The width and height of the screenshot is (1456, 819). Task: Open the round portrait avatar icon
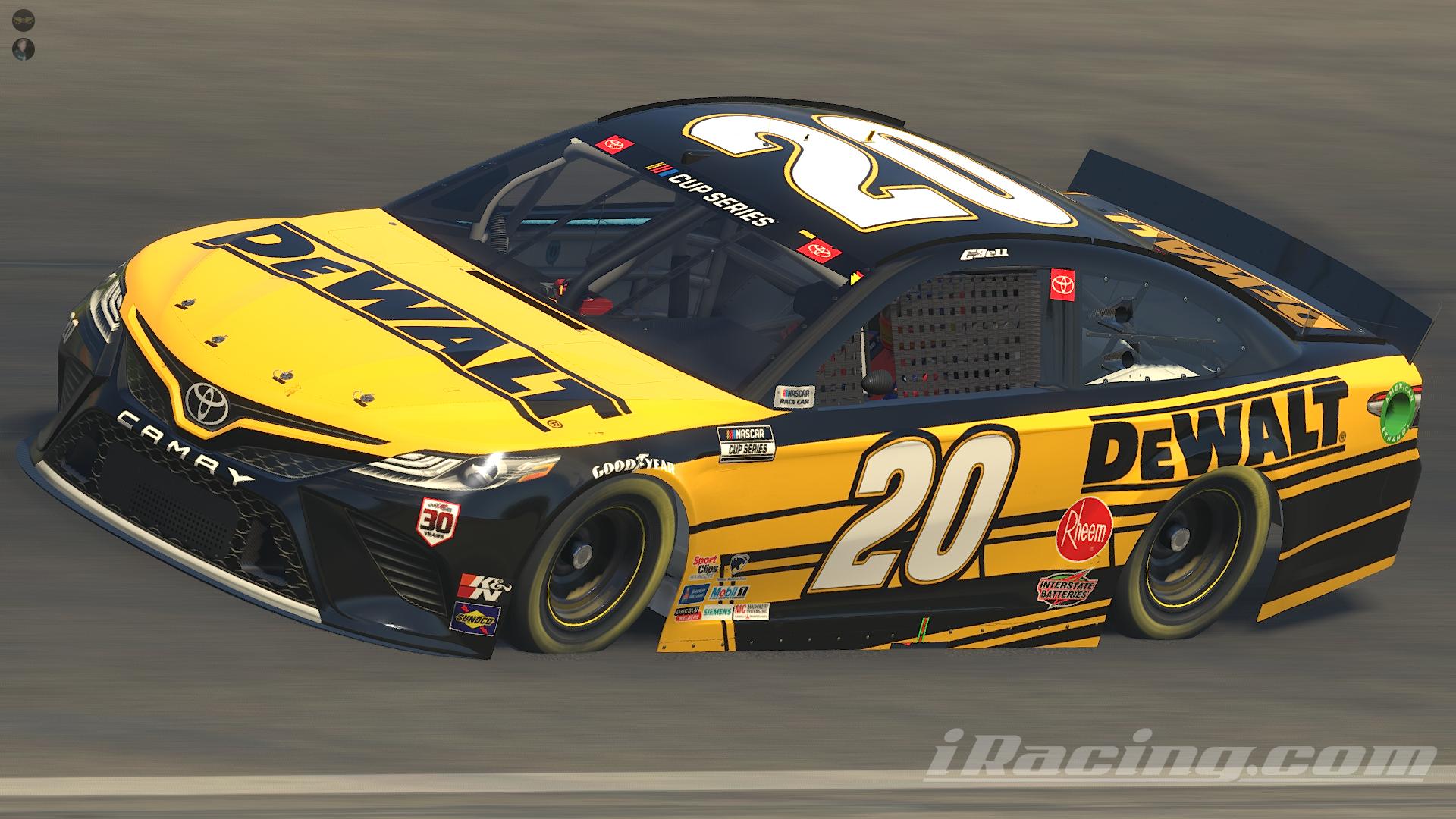pos(24,49)
